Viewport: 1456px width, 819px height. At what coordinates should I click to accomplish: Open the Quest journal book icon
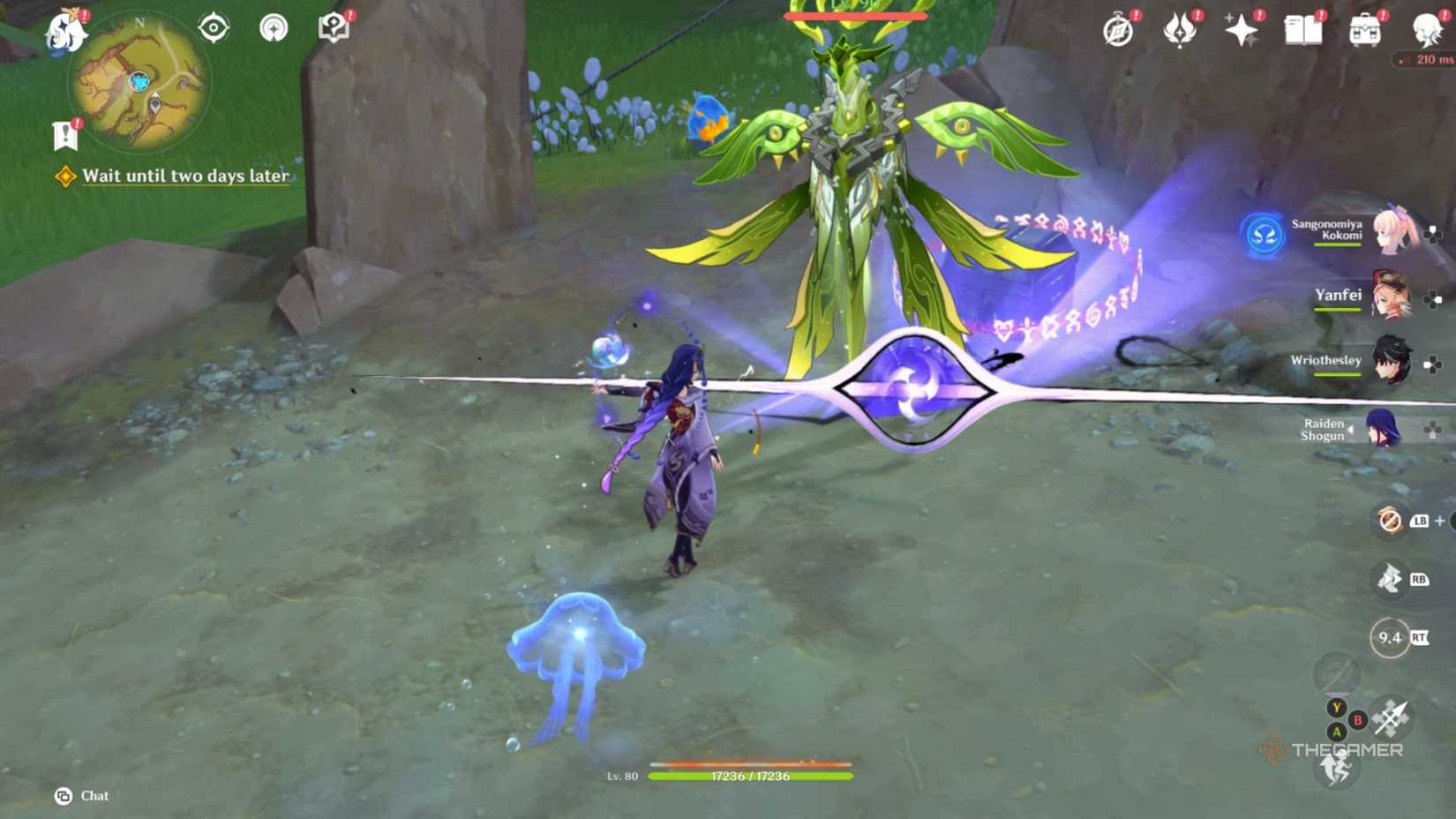(x=1303, y=28)
